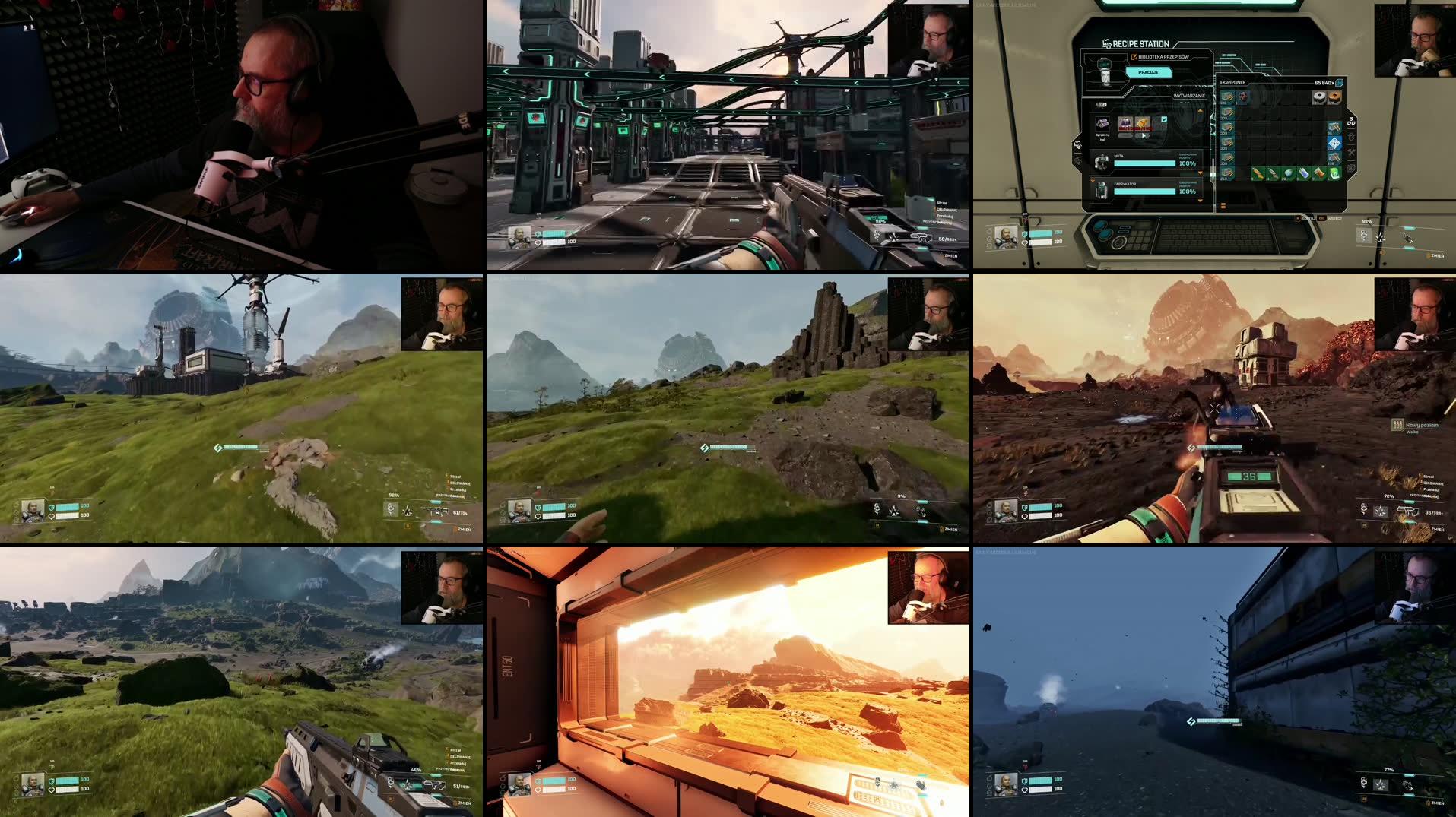Click the Huta 100% progress bar
Viewport: 1456px width, 817px height.
pos(1144,163)
